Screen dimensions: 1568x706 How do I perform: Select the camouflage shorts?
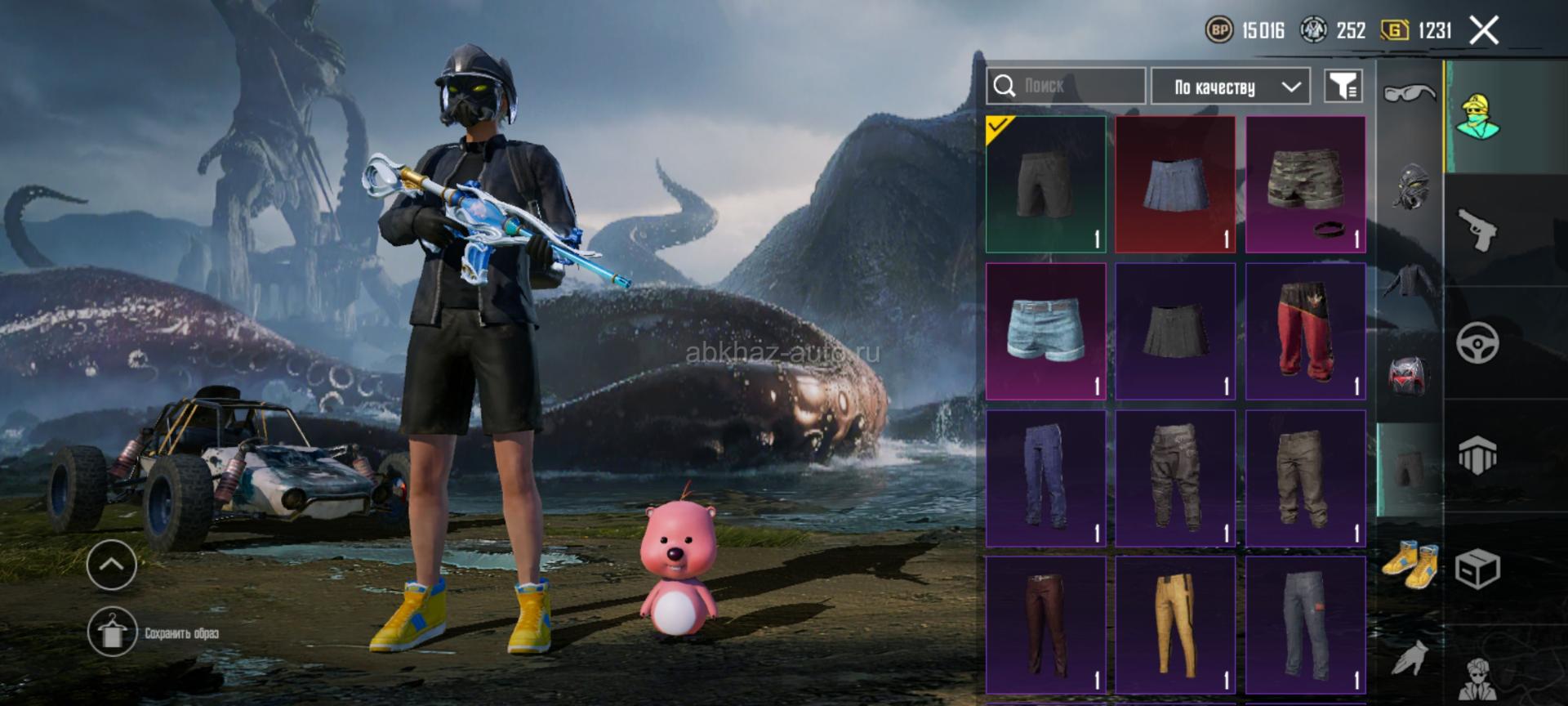(x=1305, y=184)
